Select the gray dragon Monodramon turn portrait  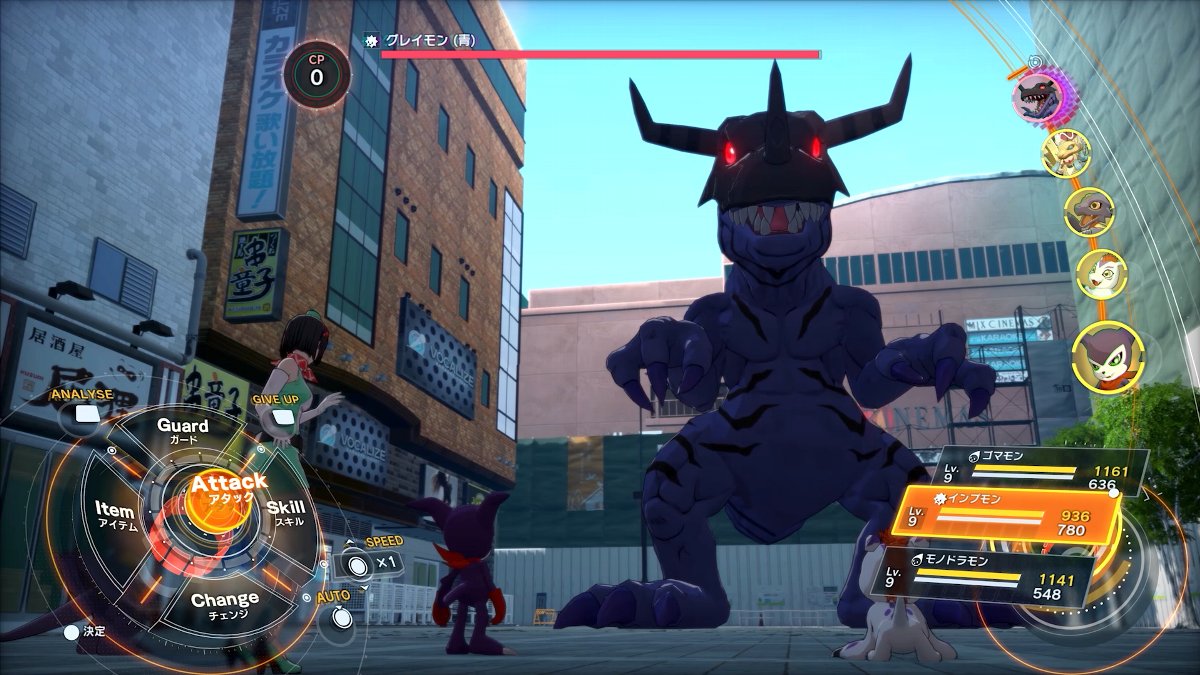(x=1088, y=211)
